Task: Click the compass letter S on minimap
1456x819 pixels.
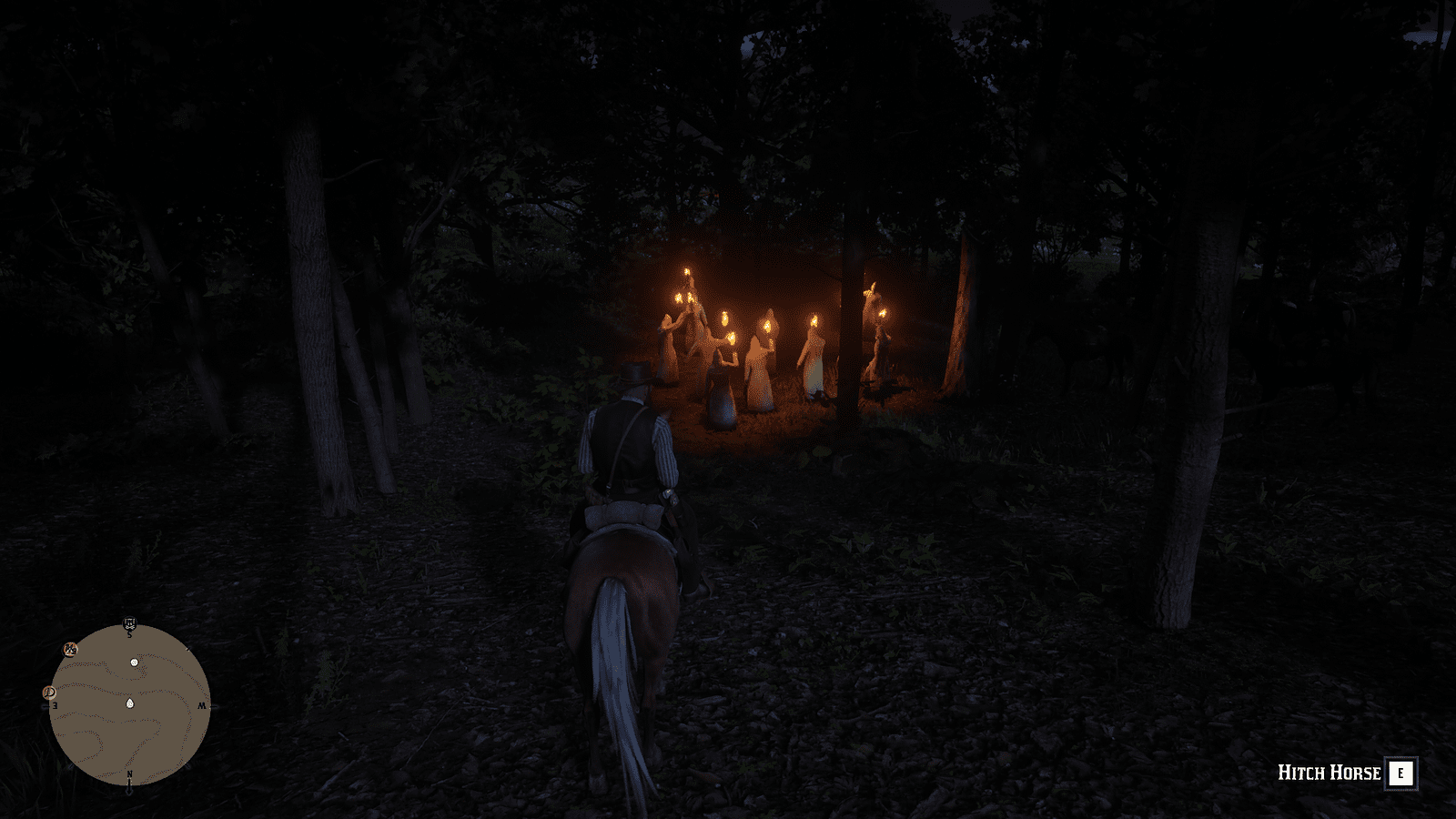Action: click(129, 633)
